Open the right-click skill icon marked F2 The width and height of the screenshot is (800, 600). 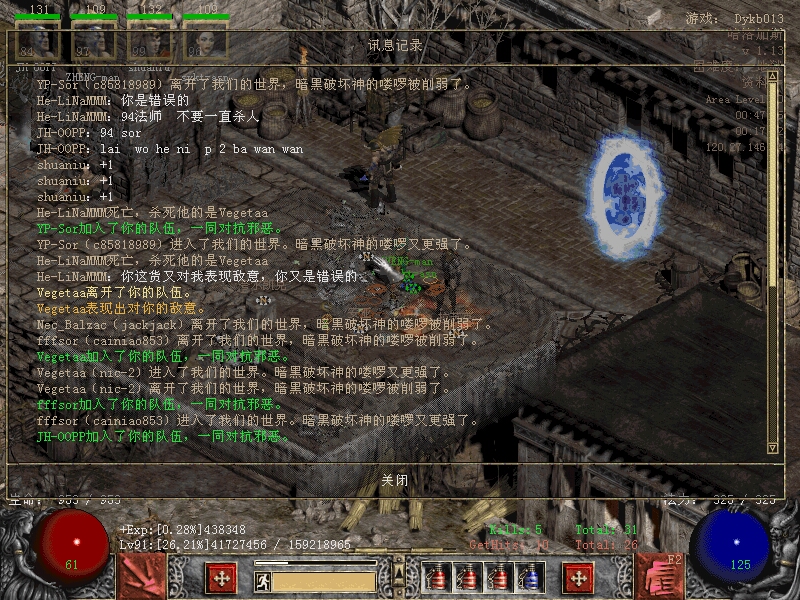point(658,577)
